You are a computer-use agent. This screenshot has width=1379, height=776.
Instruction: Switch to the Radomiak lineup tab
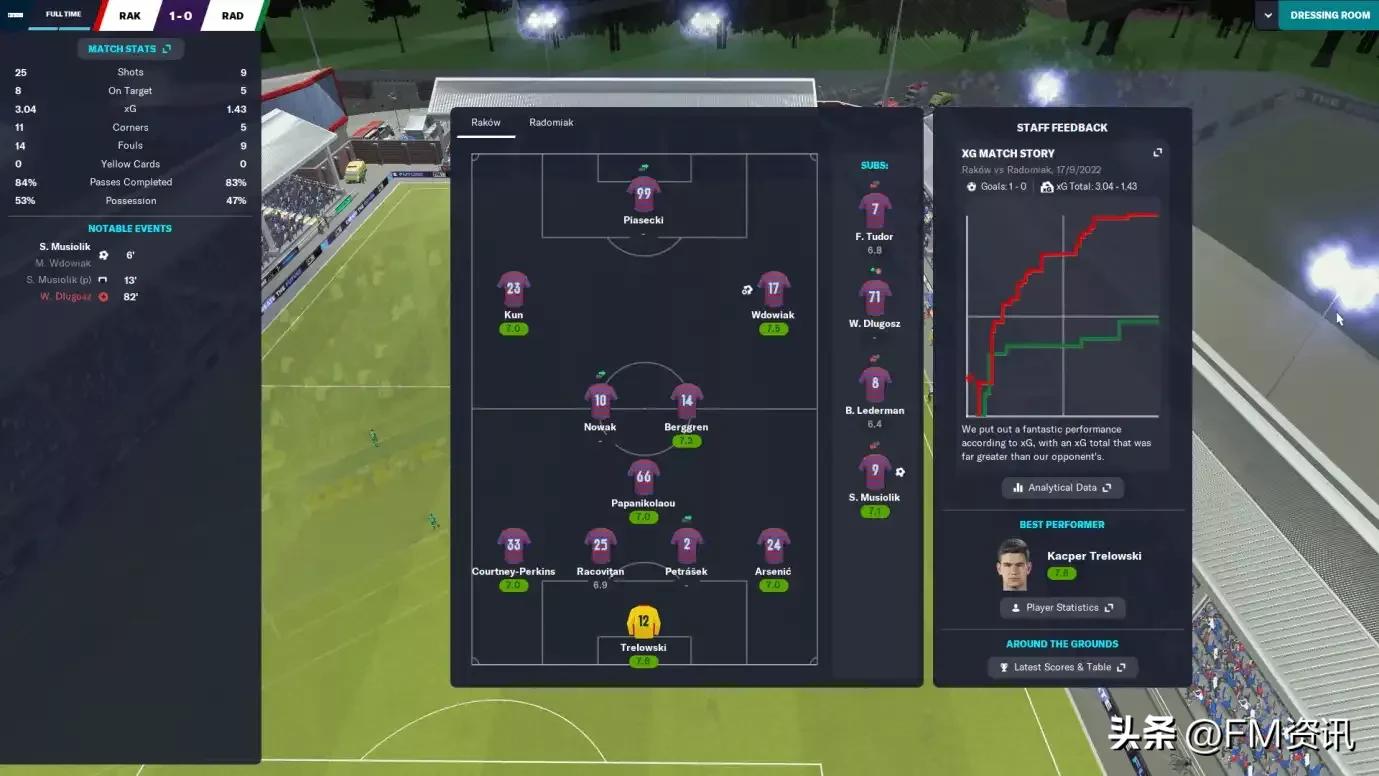[551, 122]
